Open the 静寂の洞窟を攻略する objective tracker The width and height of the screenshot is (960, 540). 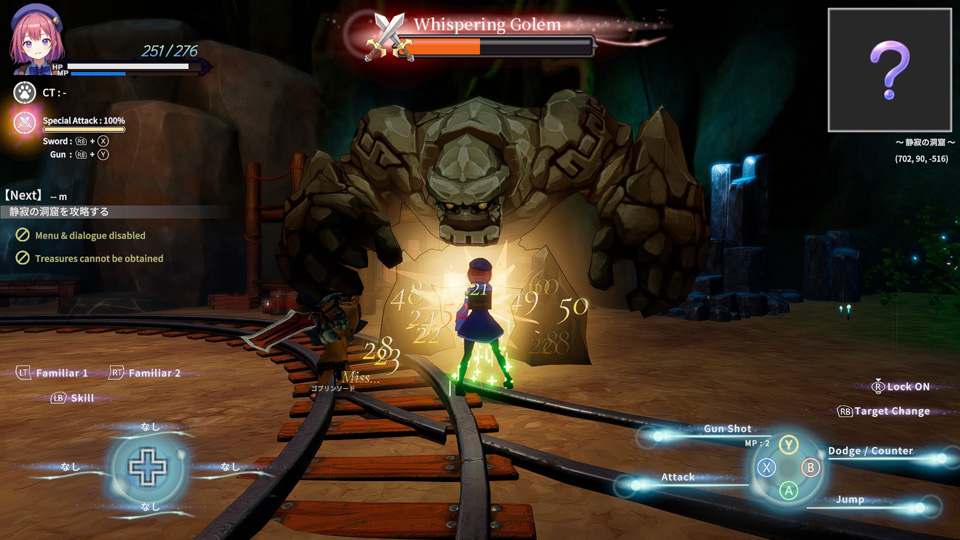[62, 212]
